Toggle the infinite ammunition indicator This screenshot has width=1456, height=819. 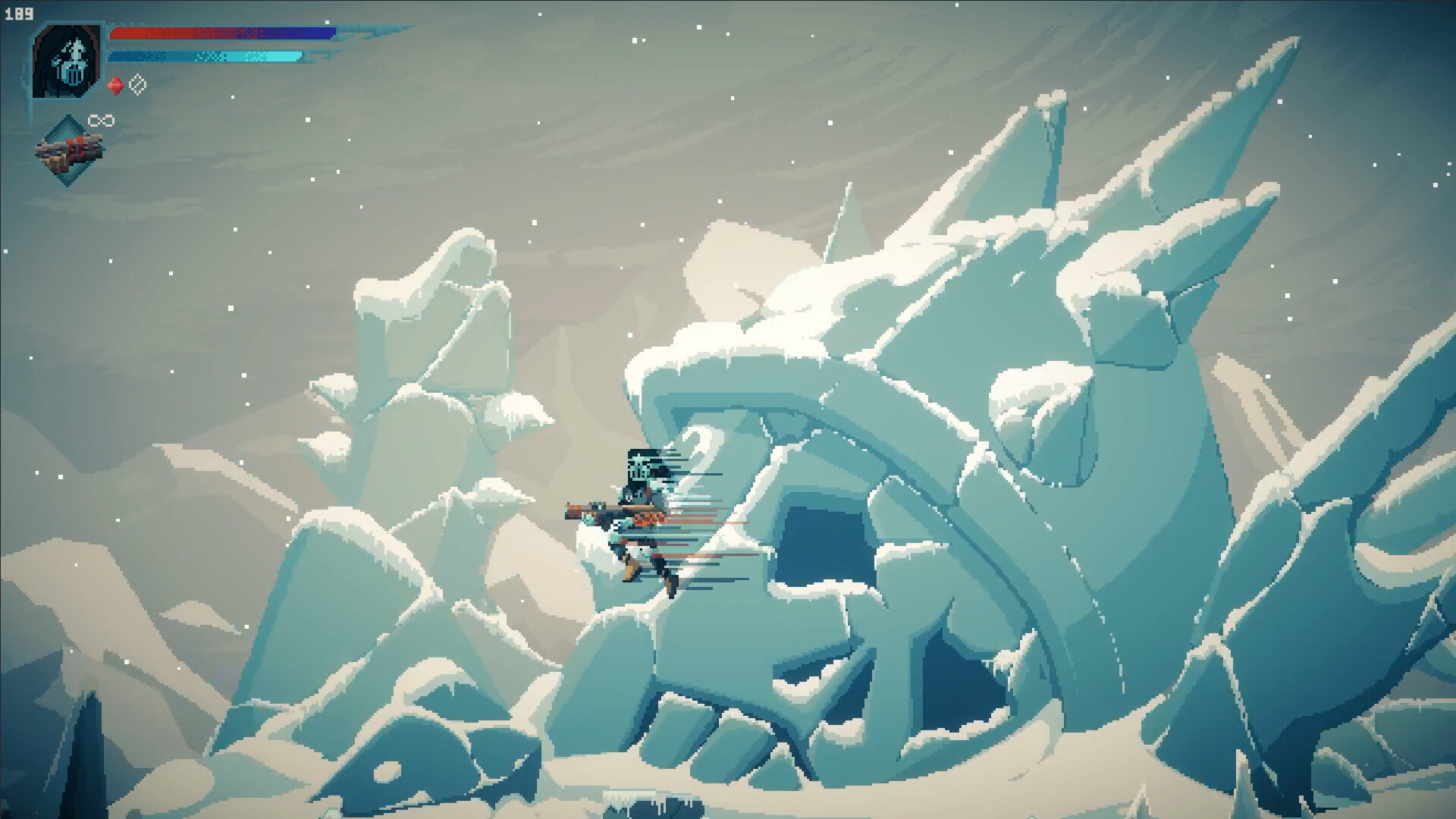pyautogui.click(x=101, y=119)
